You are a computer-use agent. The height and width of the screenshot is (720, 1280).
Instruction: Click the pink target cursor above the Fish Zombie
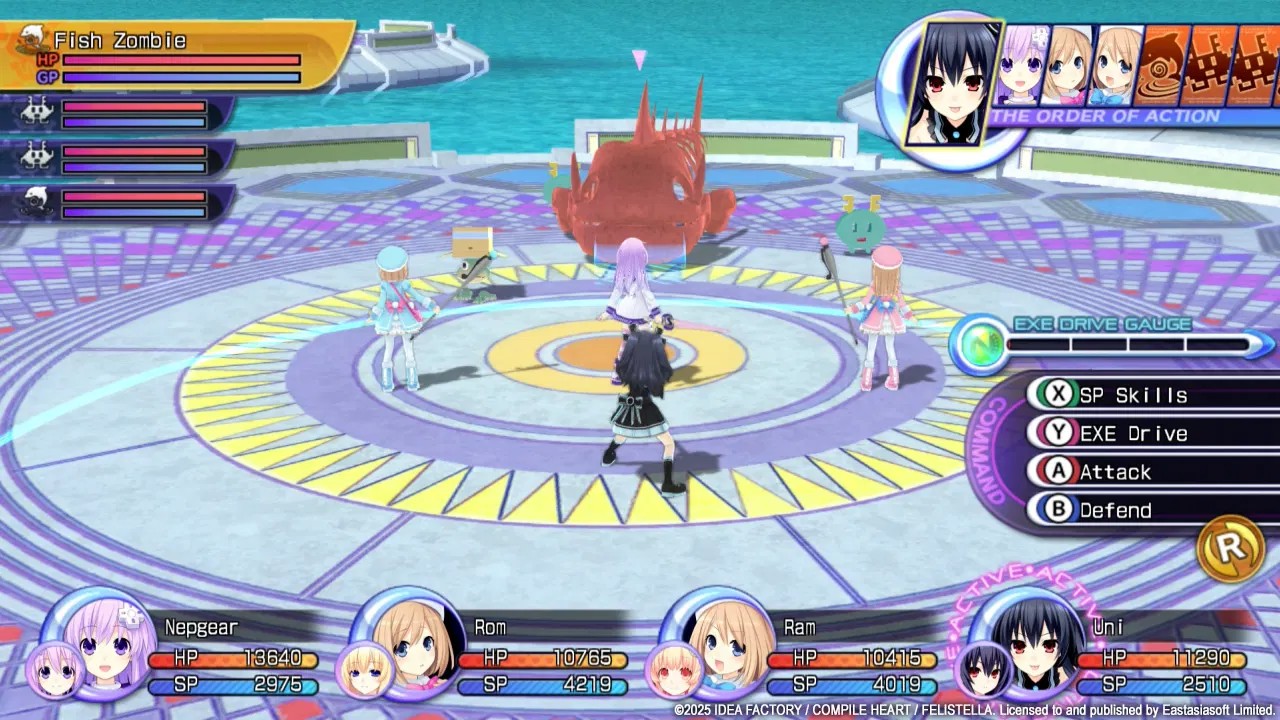pos(638,62)
